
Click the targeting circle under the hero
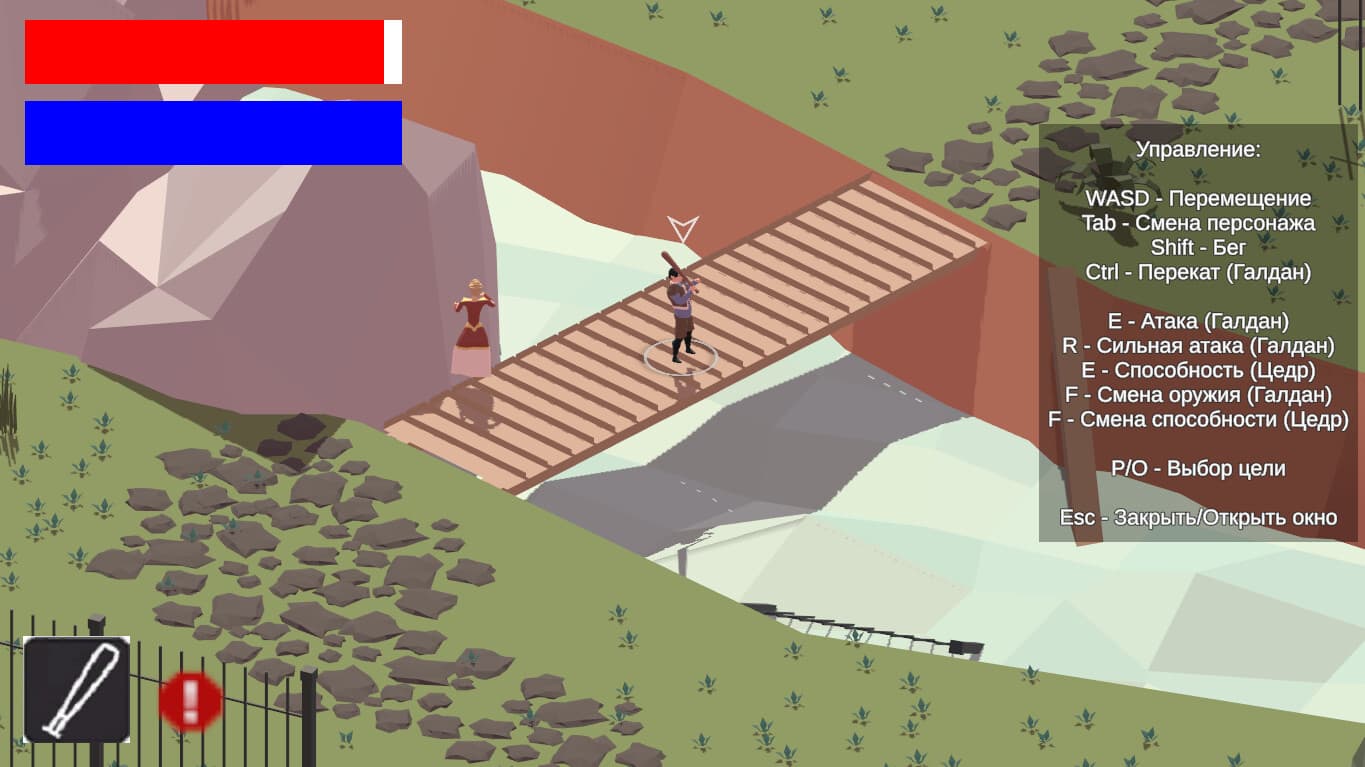coord(683,357)
